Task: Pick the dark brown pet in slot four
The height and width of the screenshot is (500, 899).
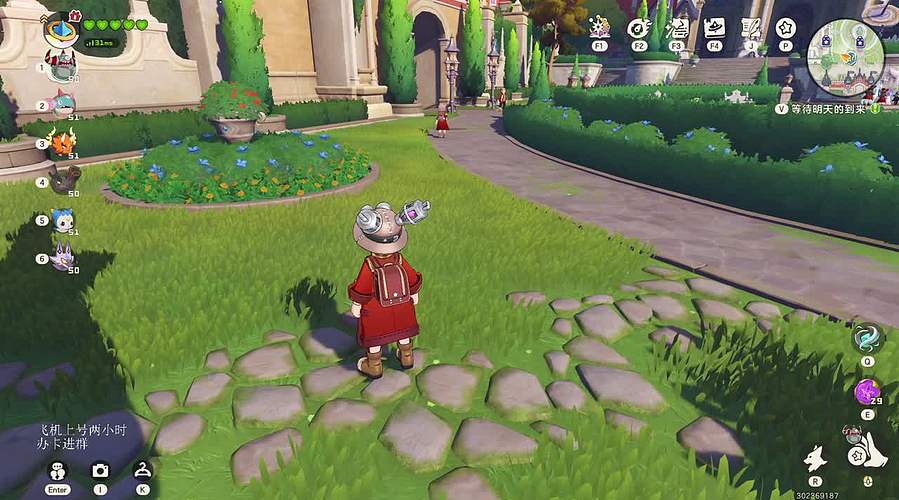Action: pos(65,180)
